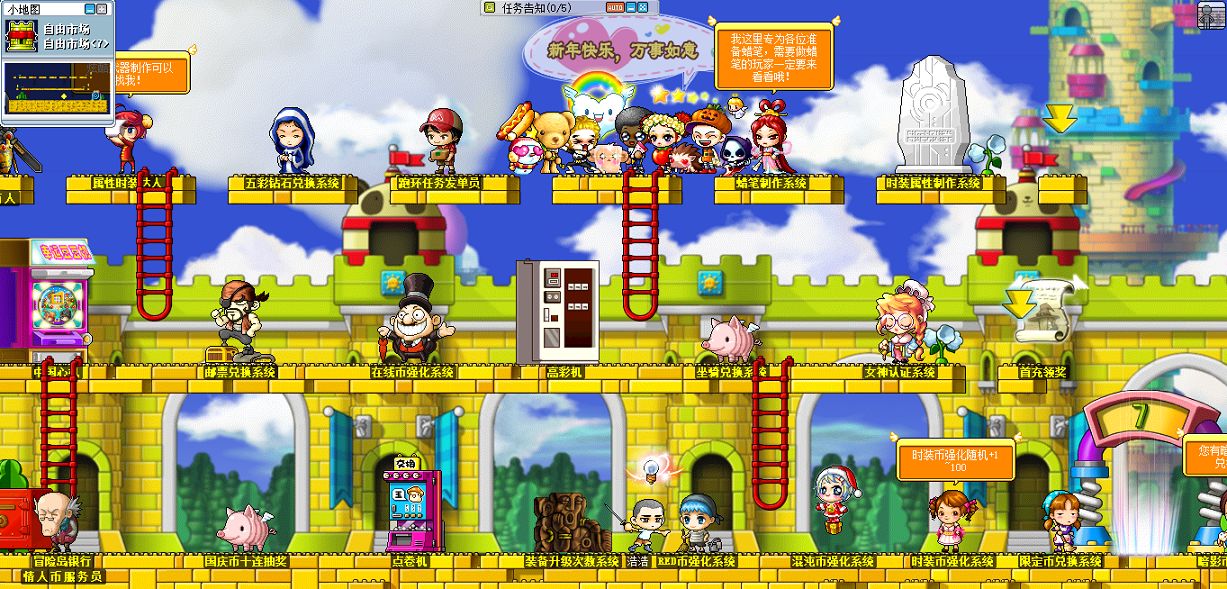This screenshot has height=589, width=1227.
Task: Expand the 任务告知 quest tracker with the grid button
Action: tap(643, 7)
